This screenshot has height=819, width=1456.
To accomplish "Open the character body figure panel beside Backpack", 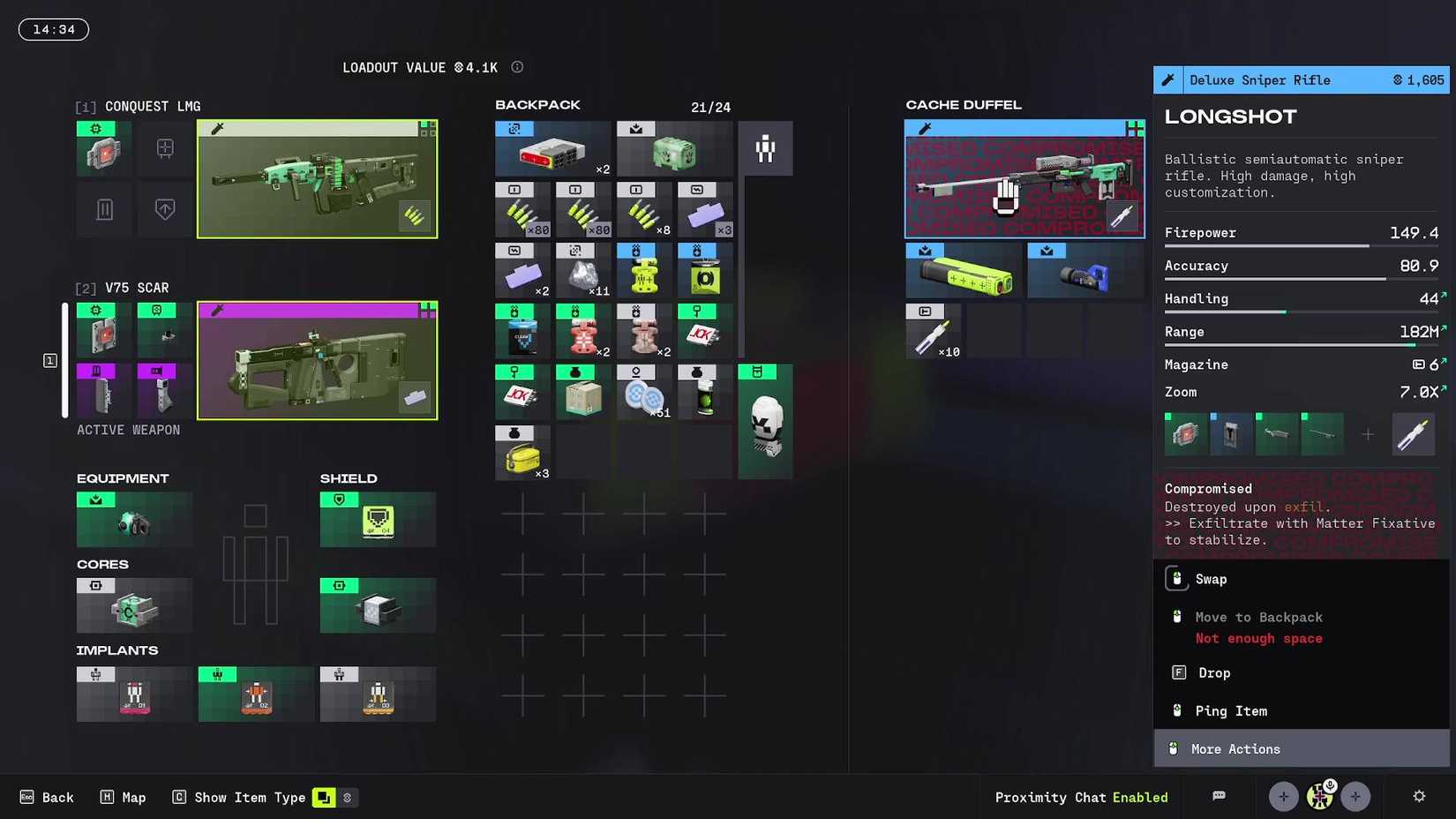I will pos(765,148).
